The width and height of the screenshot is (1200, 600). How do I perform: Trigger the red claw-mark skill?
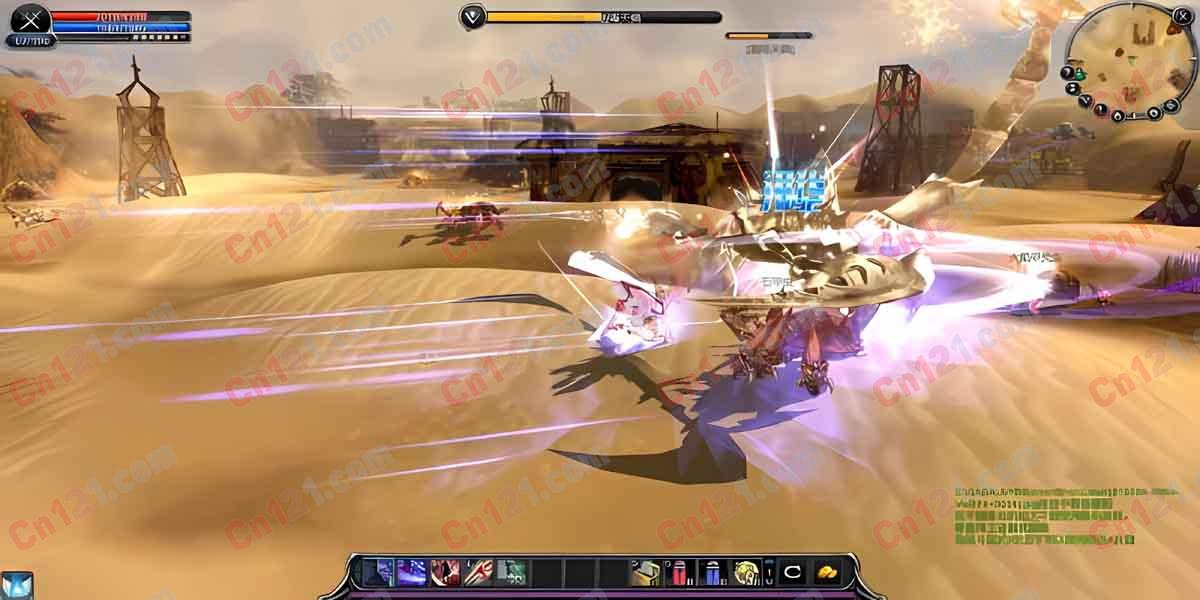pos(478,572)
